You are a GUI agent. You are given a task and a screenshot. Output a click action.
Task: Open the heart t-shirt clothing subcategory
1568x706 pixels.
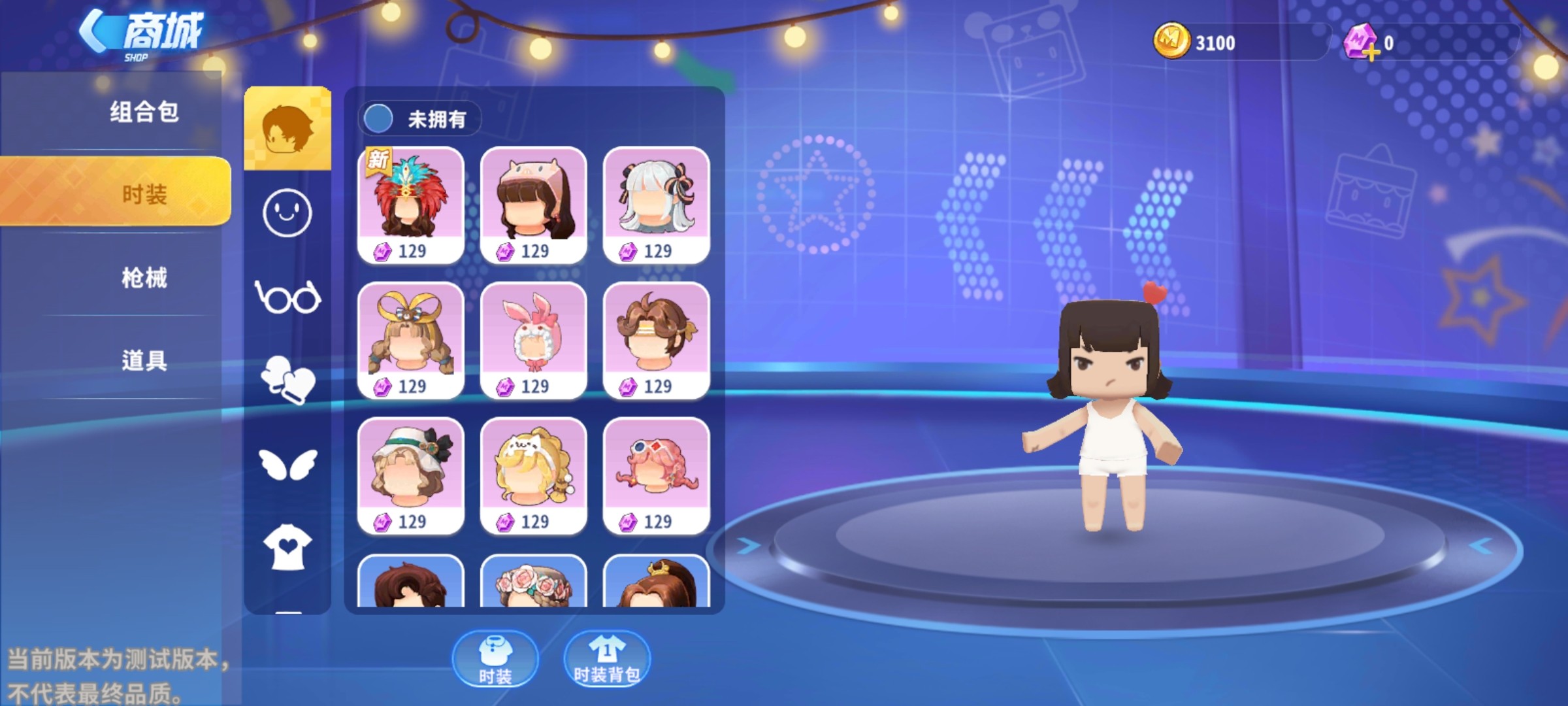(x=287, y=547)
